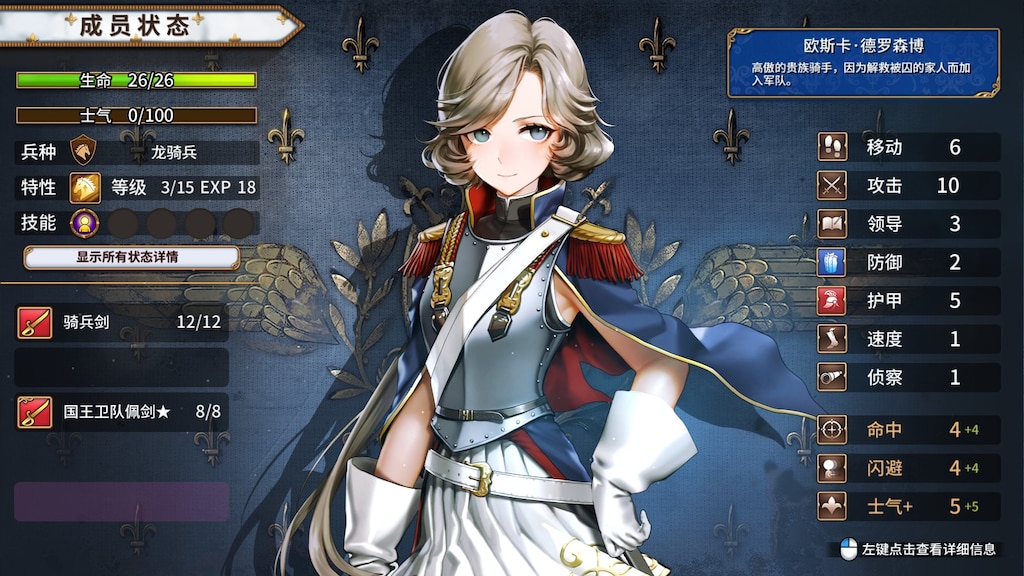
Task: Show details for the 领导 stat
Action: (908, 223)
